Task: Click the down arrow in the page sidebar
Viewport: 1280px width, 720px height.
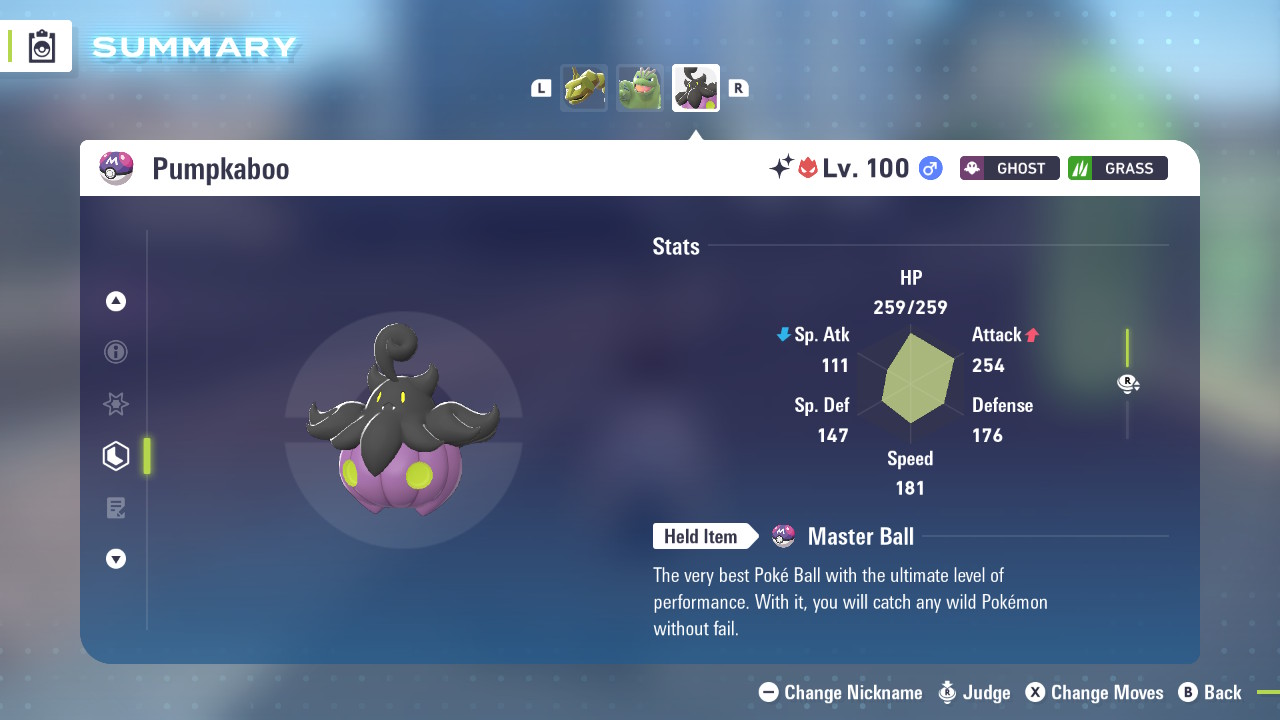Action: coord(116,559)
